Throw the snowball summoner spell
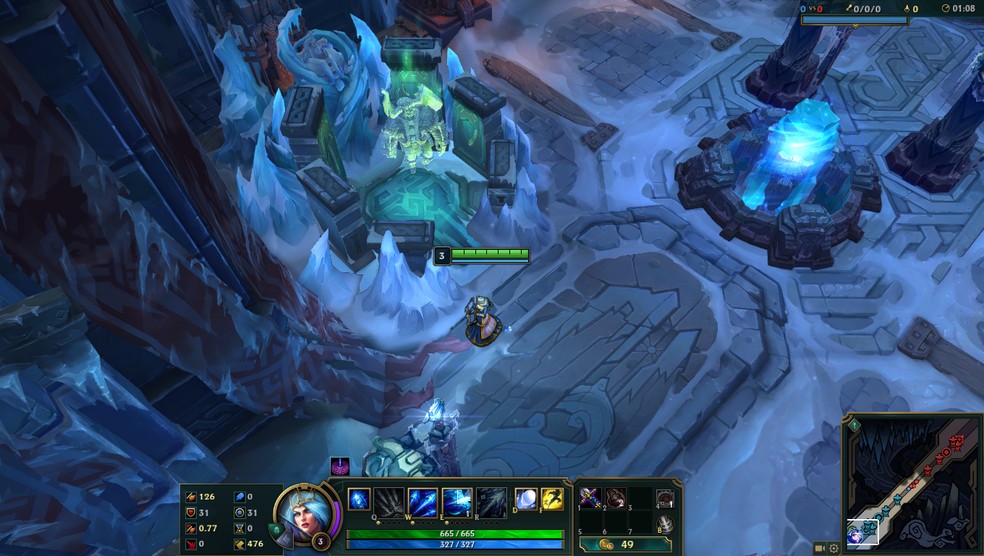 point(526,498)
